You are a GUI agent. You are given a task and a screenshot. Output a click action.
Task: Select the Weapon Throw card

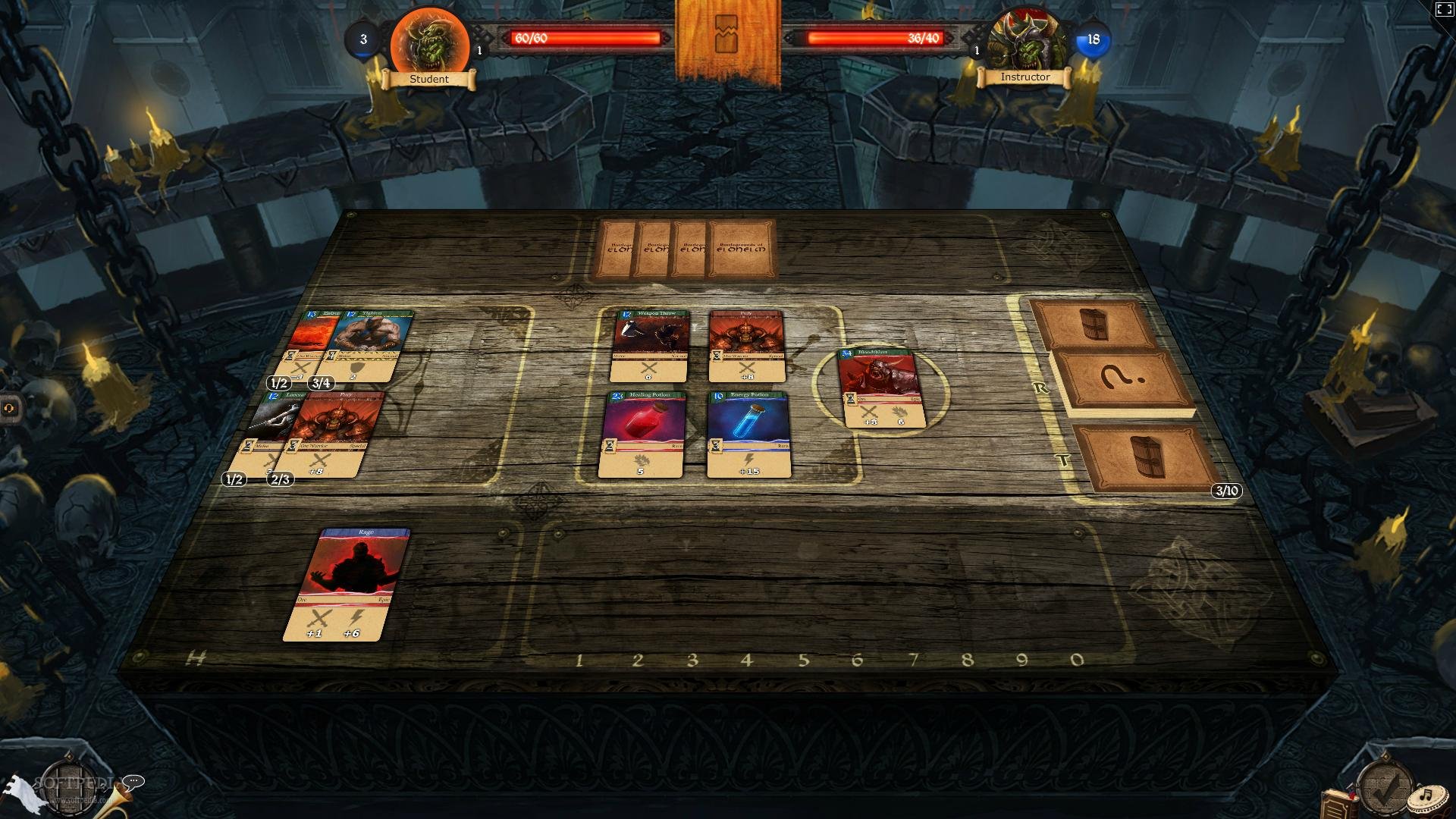tap(651, 346)
